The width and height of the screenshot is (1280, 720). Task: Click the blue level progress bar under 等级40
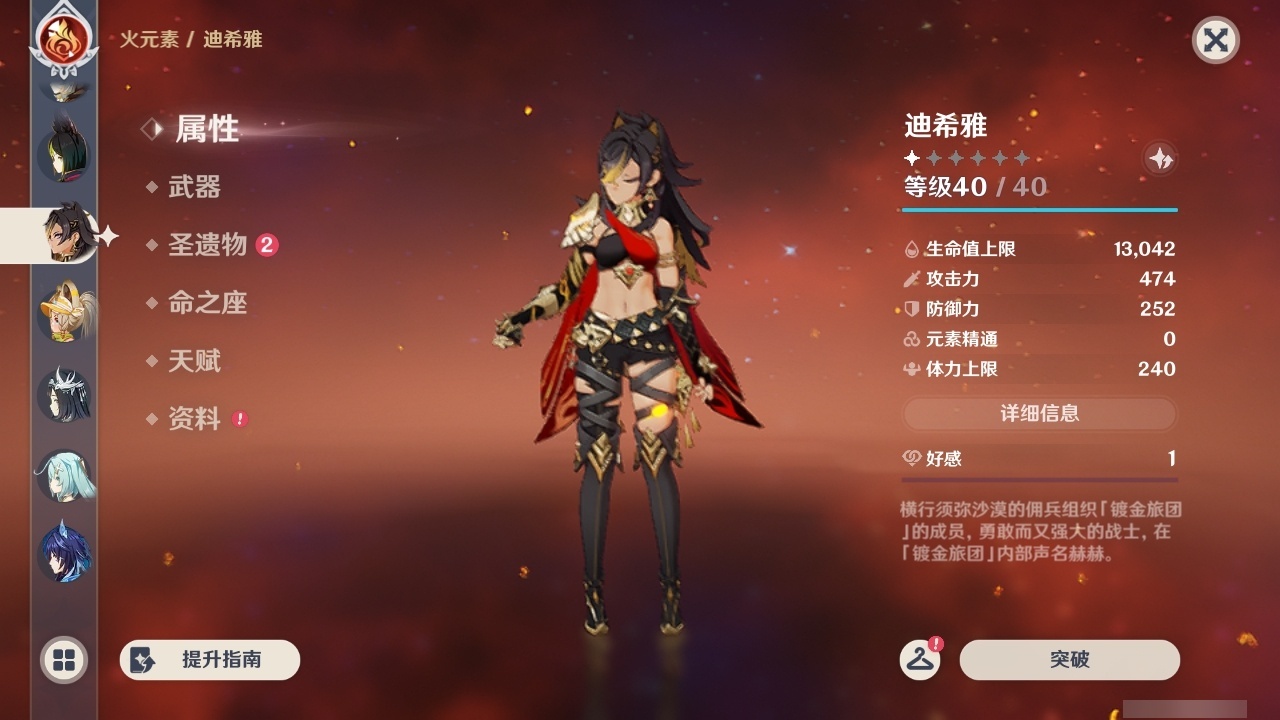(1040, 210)
